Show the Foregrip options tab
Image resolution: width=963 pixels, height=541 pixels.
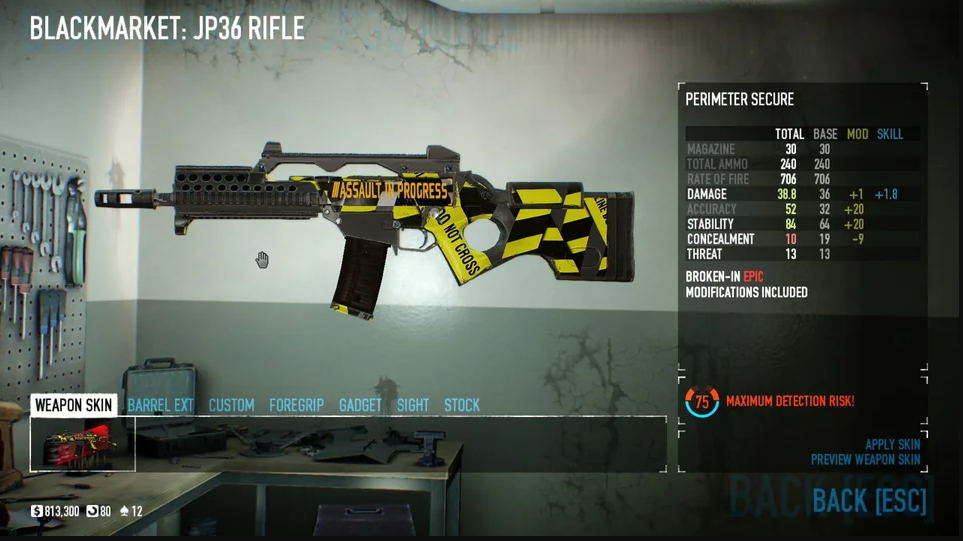coord(296,405)
